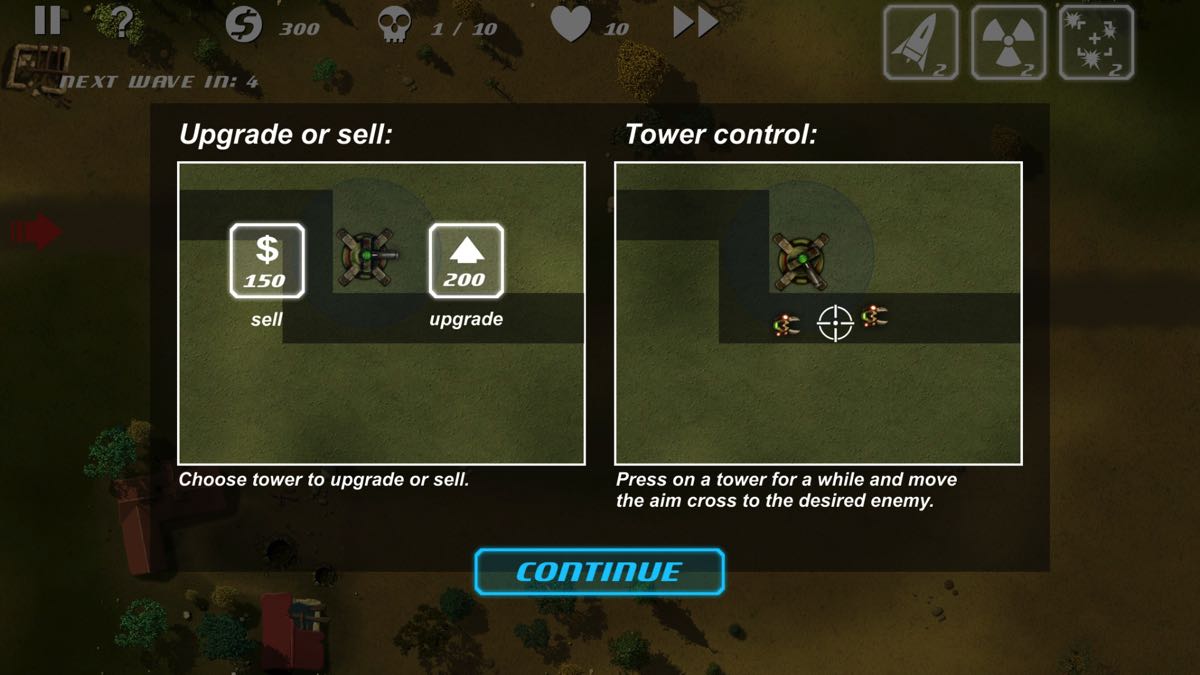Activate the rocket strike ability
This screenshot has width=1200, height=675.
pyautogui.click(x=921, y=42)
